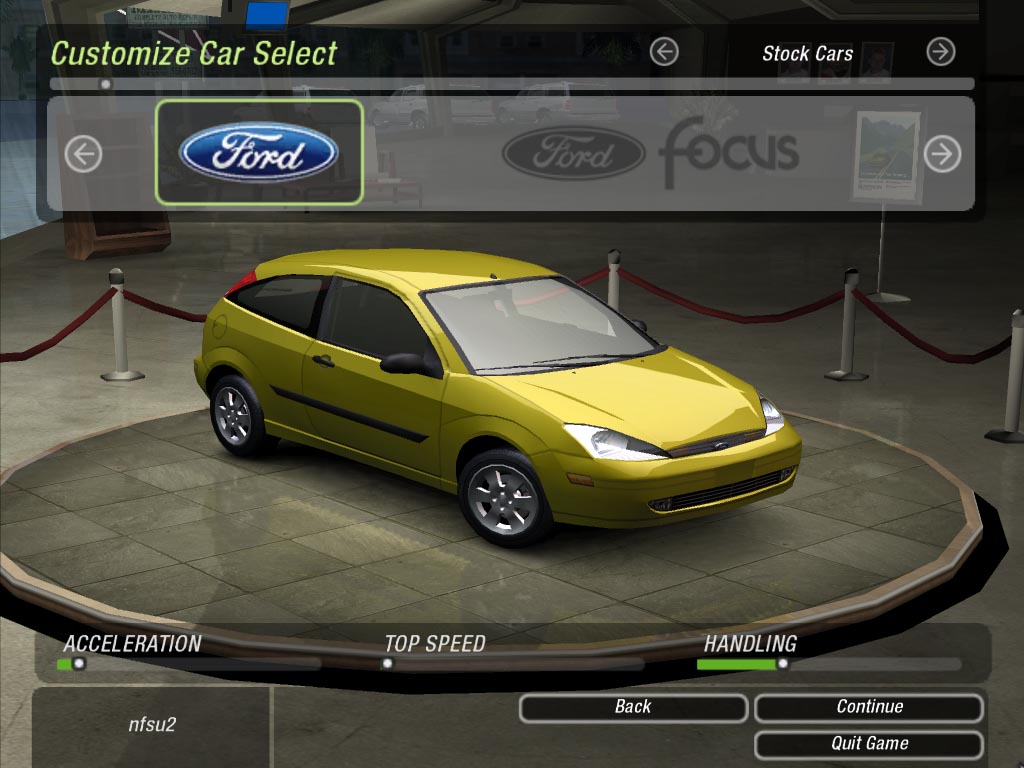1024x768 pixels.
Task: Choose the Ford Focus logo tile
Action: click(650, 152)
